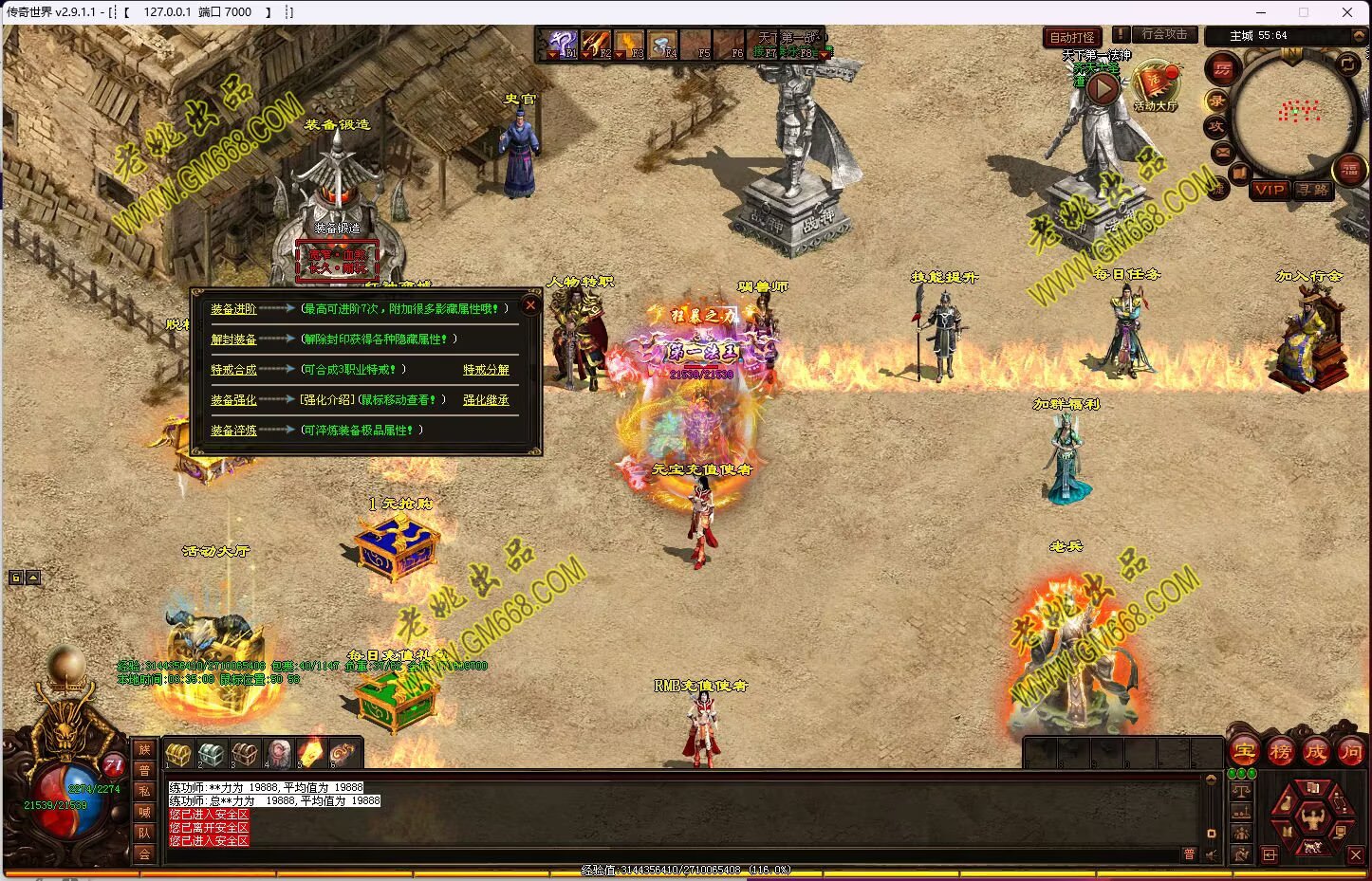Image resolution: width=1372 pixels, height=881 pixels.
Task: Select 强化继承 strengthen inheritance
Action: 486,400
